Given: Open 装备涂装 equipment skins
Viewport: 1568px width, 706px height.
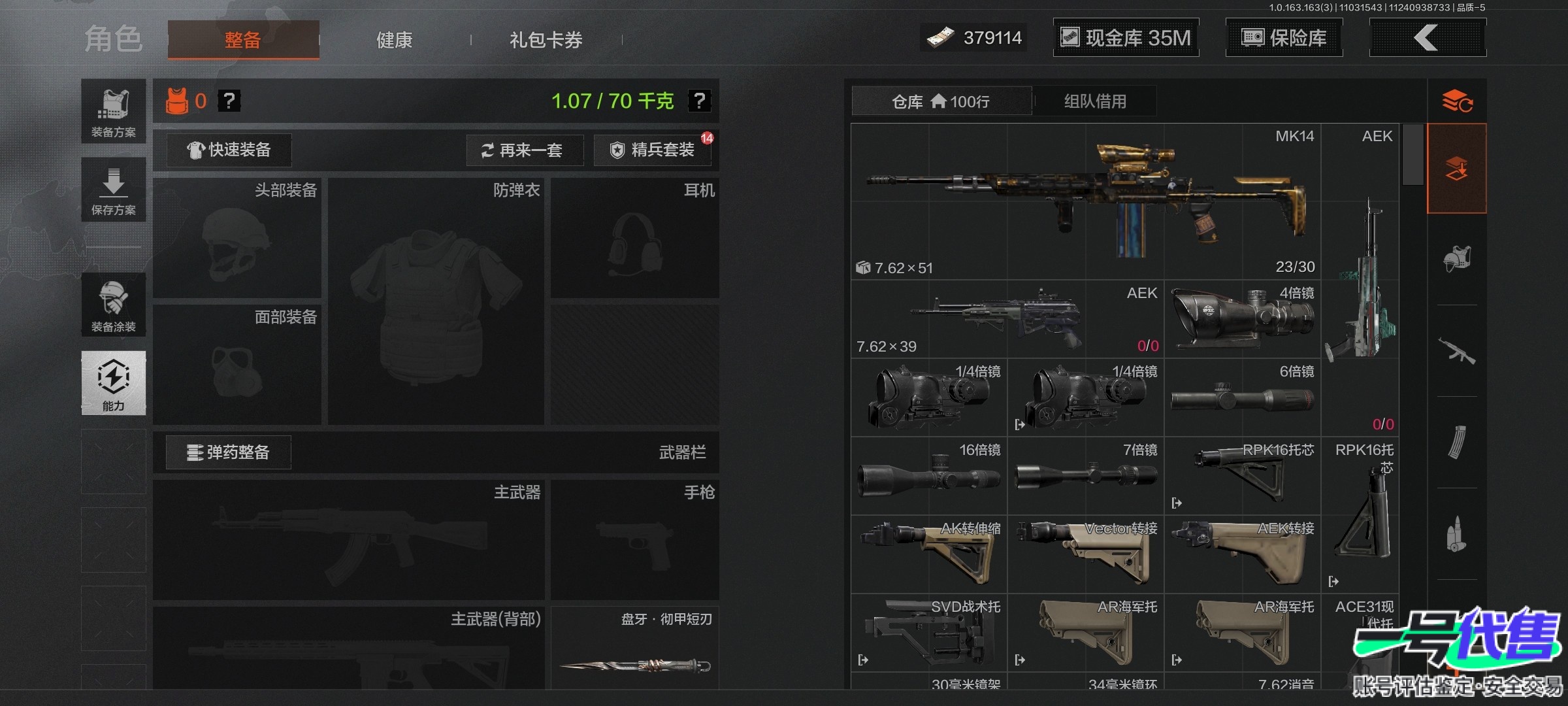Looking at the screenshot, I should pos(114,305).
